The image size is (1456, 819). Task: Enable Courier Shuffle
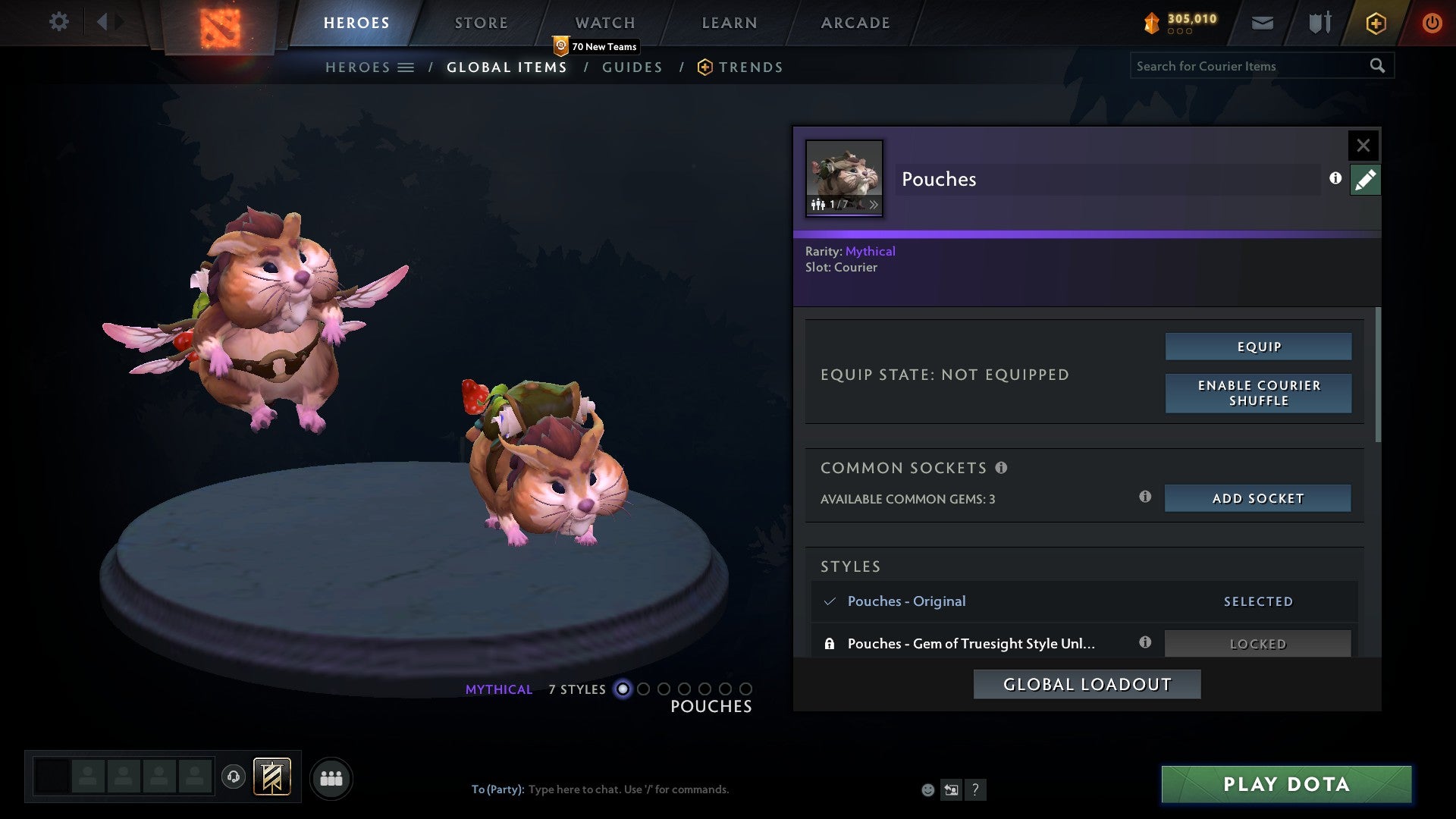pyautogui.click(x=1258, y=393)
